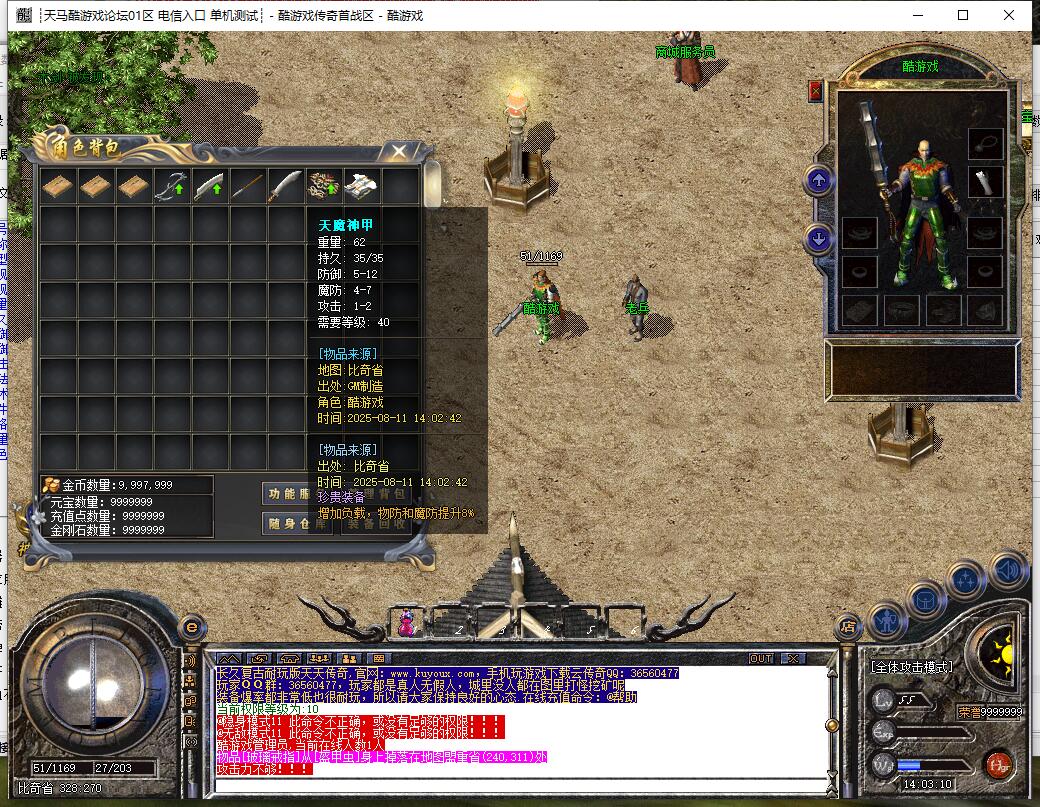Pick the white armor item in backpack
Viewport: 1040px width, 807px height.
pos(362,186)
